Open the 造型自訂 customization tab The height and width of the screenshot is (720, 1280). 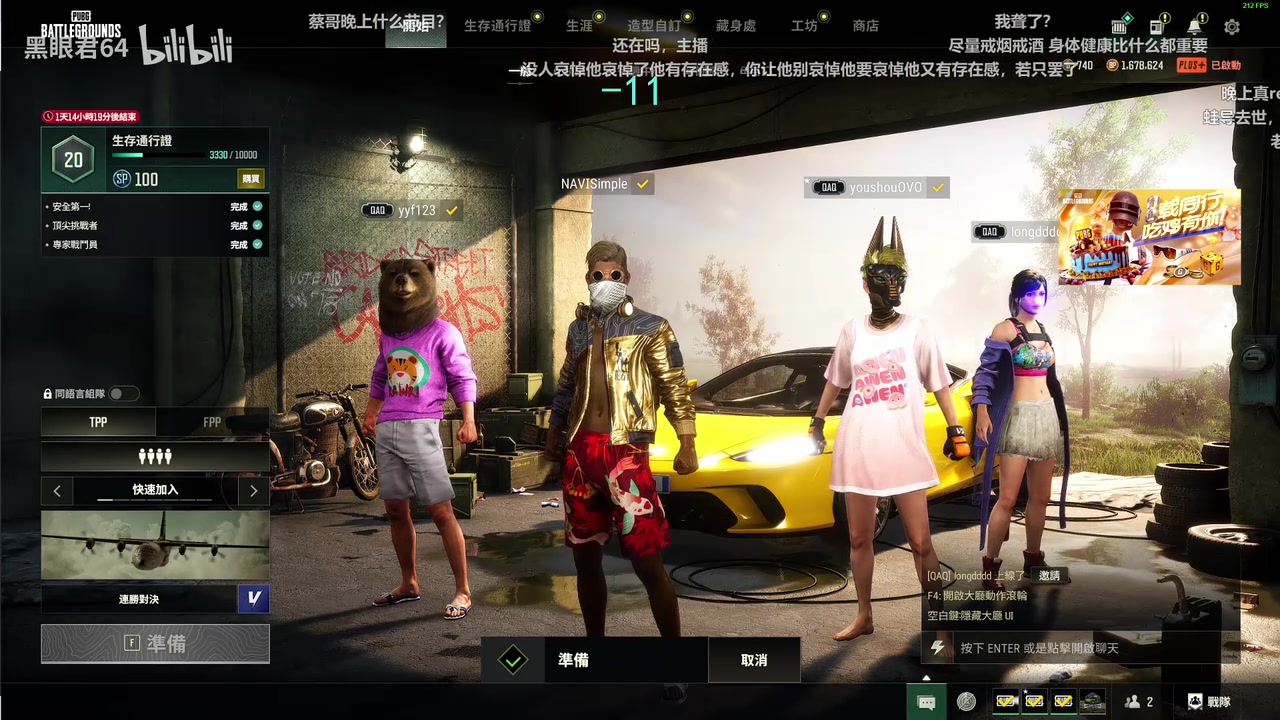653,26
